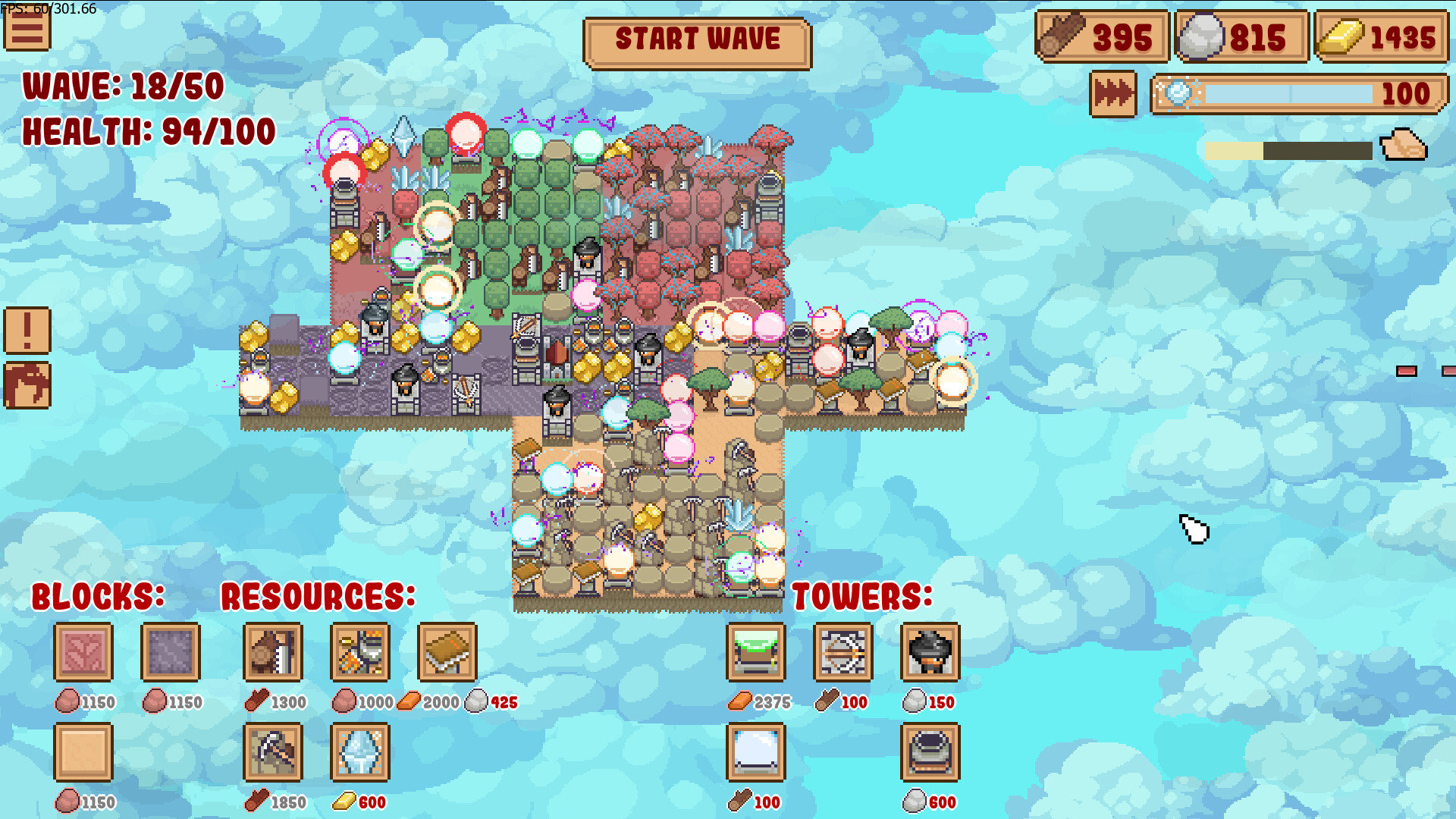
Task: Select the mortar pot tower
Action: click(x=930, y=753)
